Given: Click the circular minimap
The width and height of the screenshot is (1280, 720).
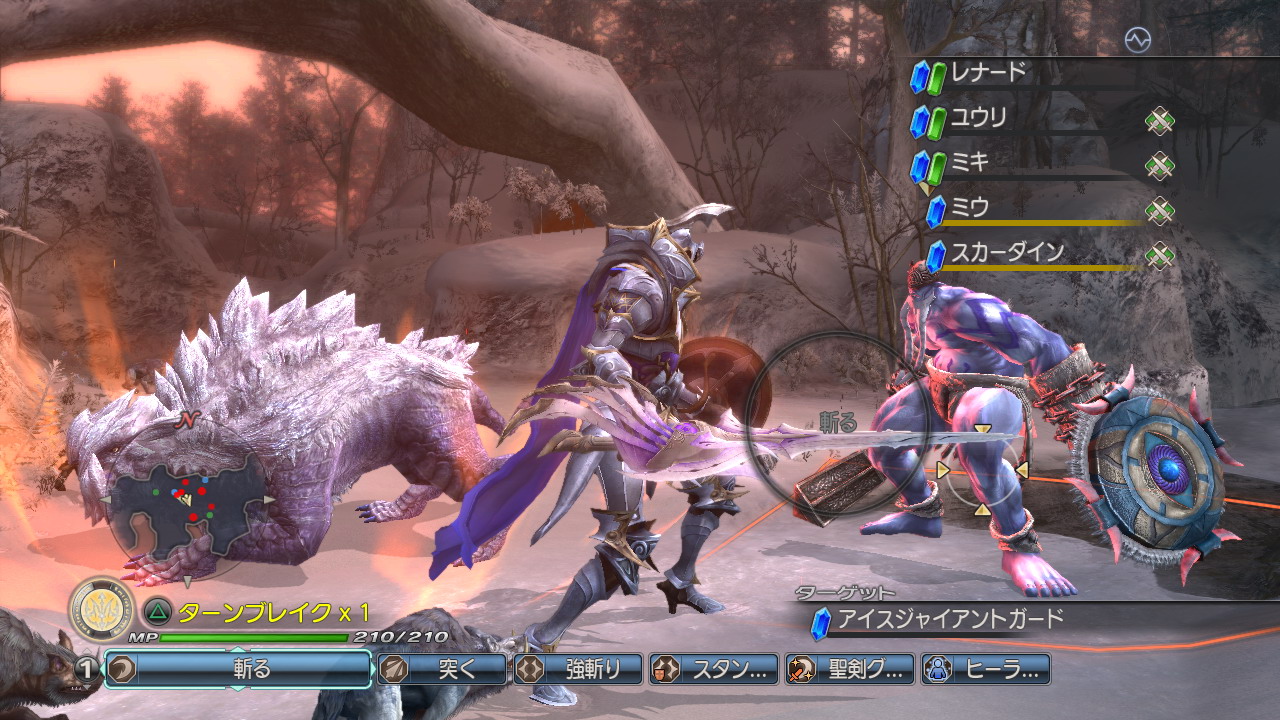Looking at the screenshot, I should (187, 498).
